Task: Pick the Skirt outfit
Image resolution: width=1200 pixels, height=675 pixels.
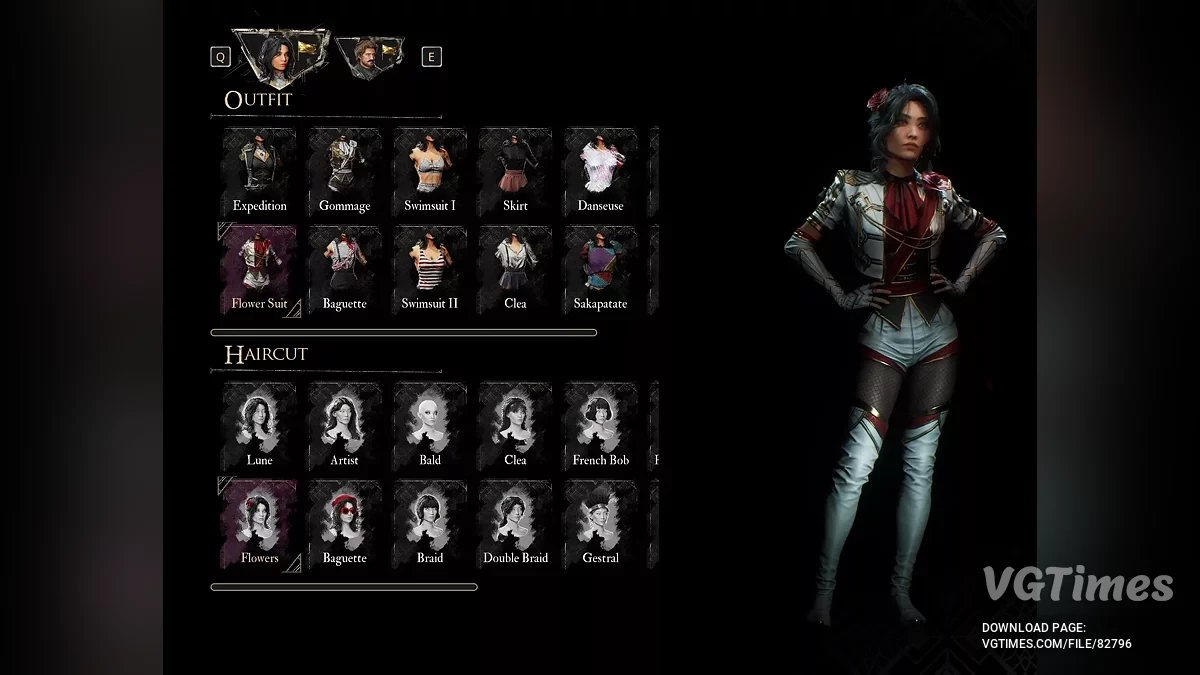Action: pos(515,170)
